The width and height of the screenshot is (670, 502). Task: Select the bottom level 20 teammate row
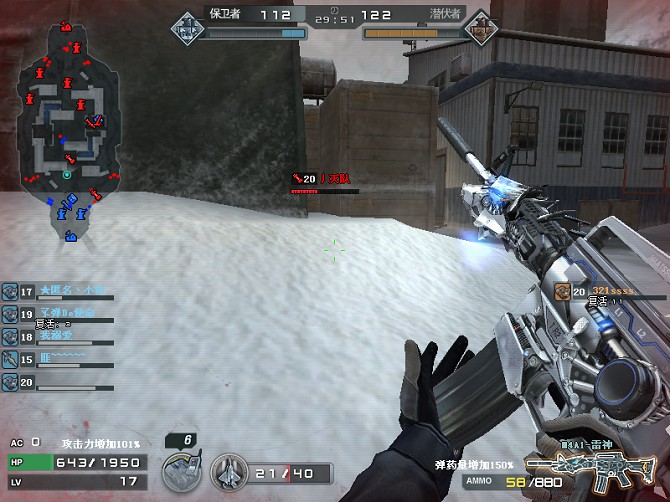[58, 382]
